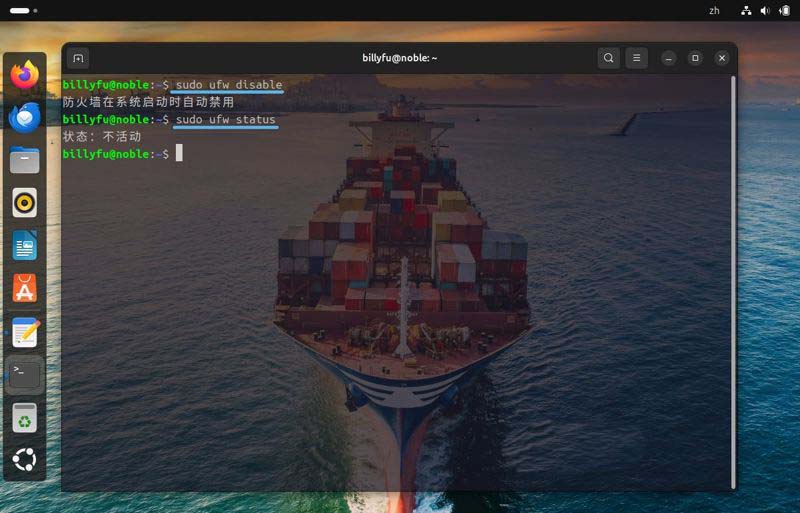
Task: Start the Rhythmbox music player
Action: coord(25,203)
